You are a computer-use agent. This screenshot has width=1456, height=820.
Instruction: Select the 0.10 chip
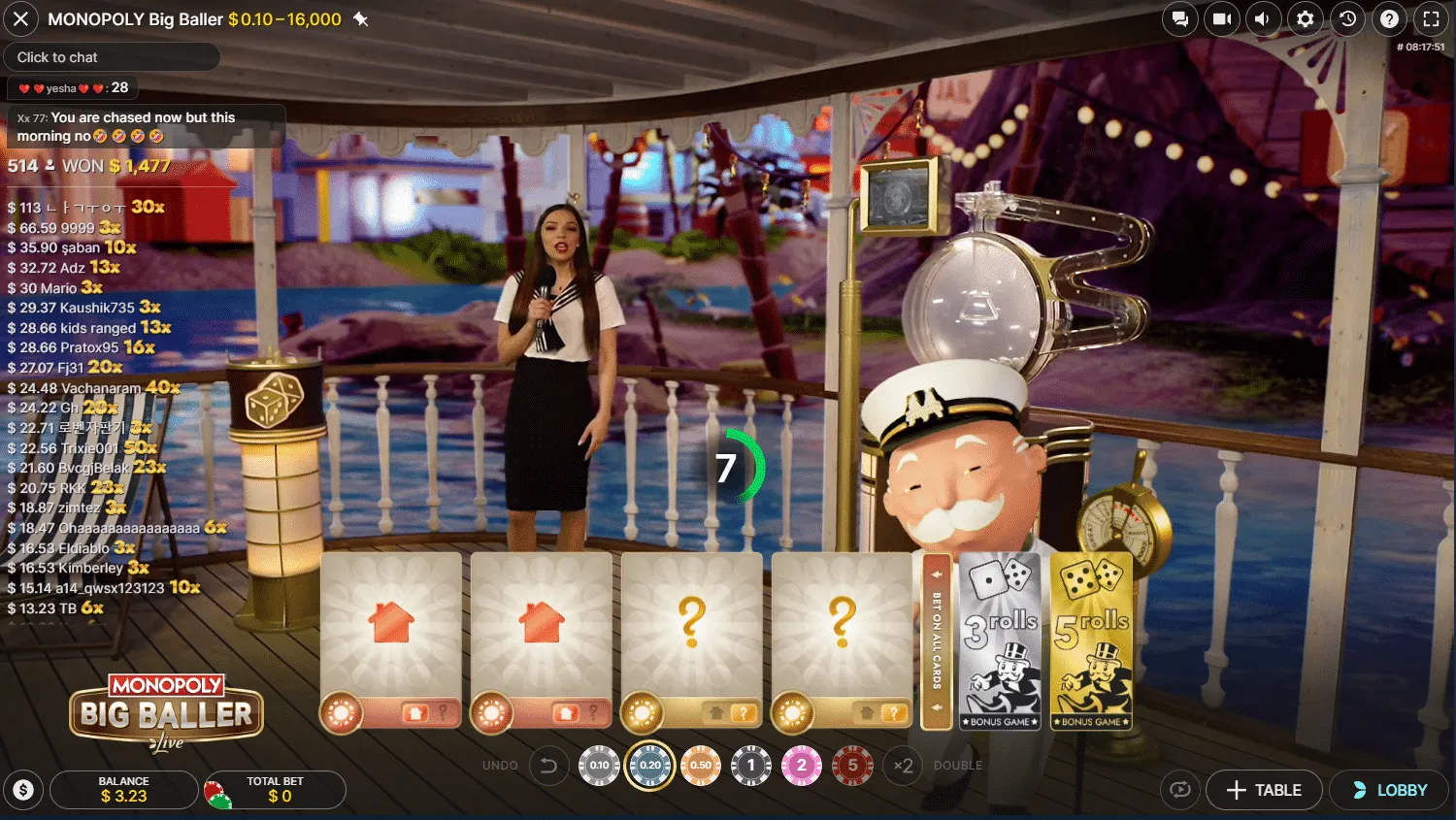coord(600,765)
